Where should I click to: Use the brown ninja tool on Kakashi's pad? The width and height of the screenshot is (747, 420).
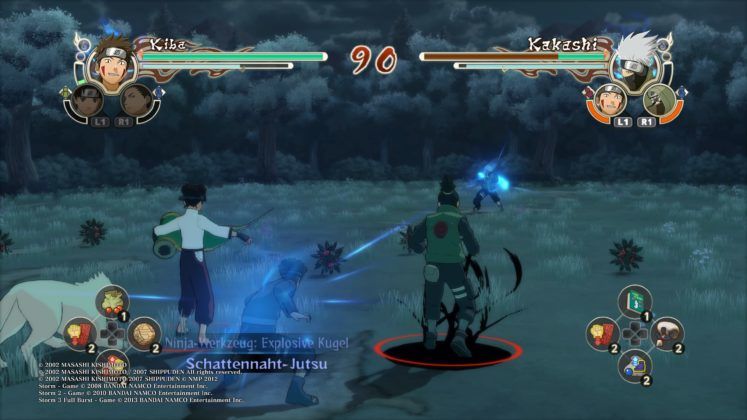(665, 331)
